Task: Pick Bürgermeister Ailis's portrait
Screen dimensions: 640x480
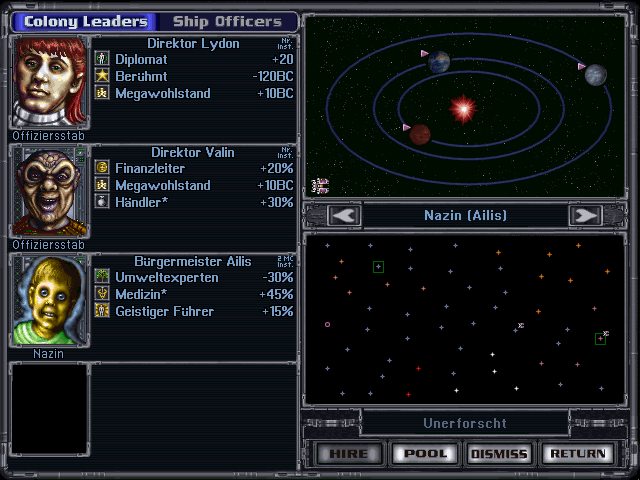Action: click(50, 299)
